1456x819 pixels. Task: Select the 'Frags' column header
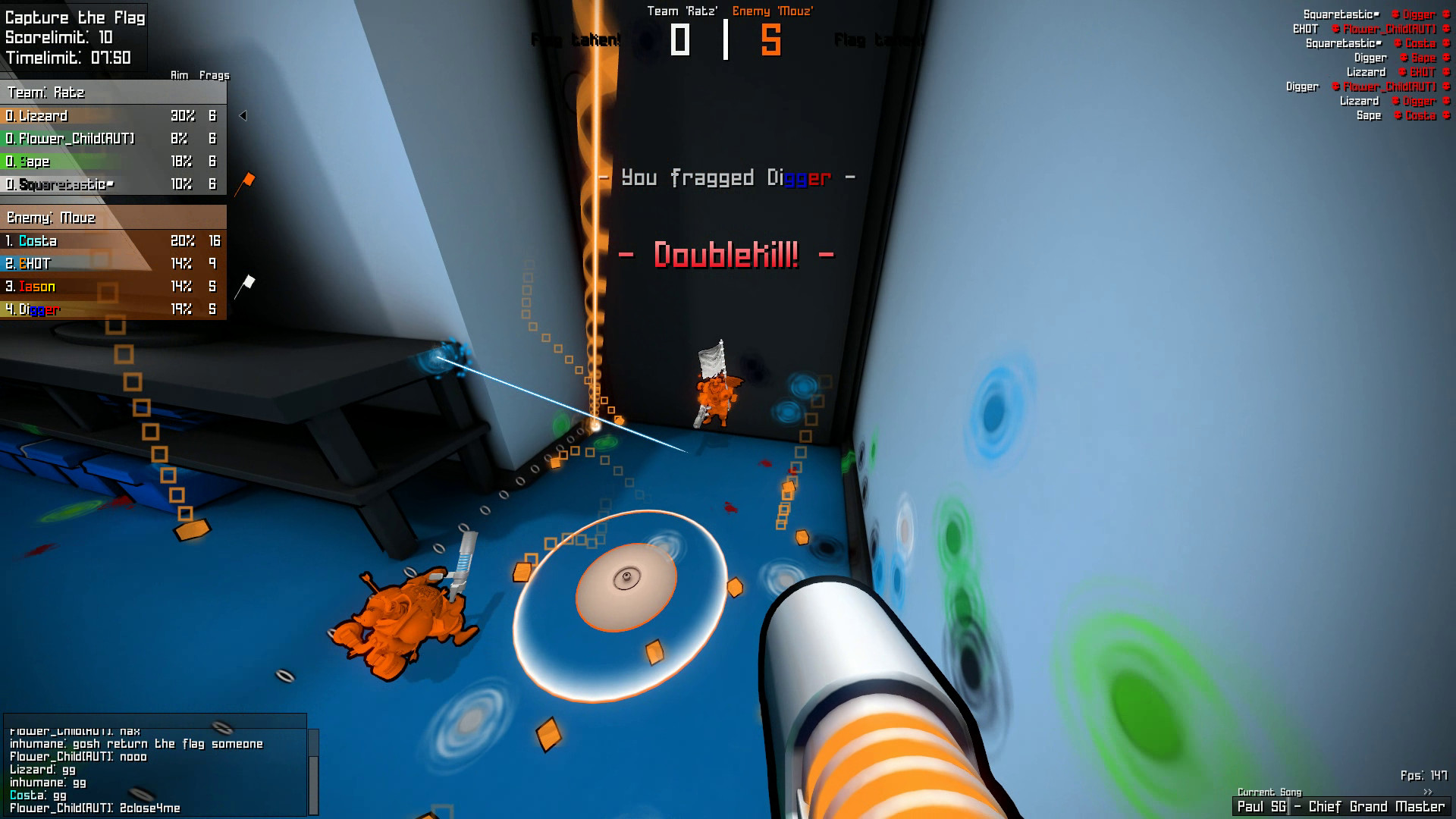214,75
